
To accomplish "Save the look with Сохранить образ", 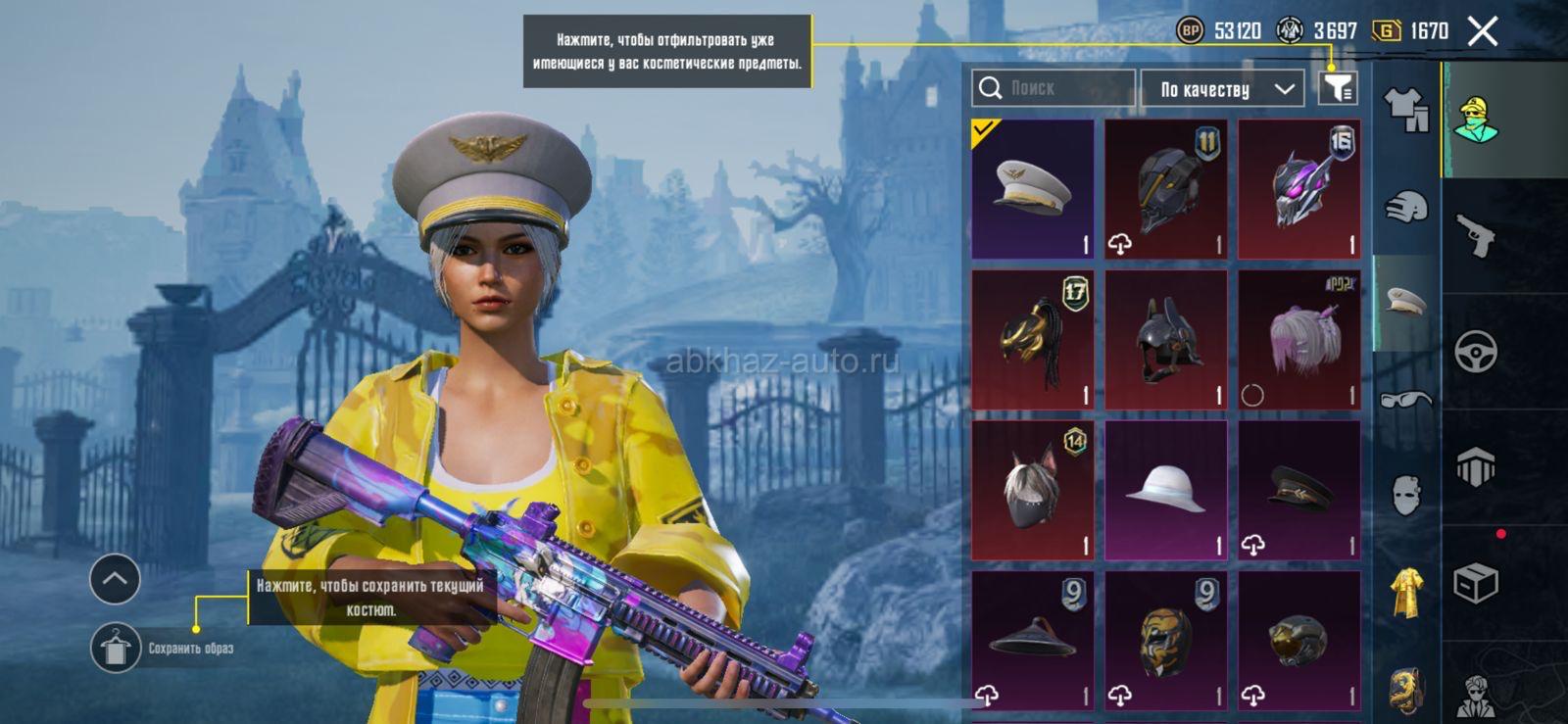I will coord(116,648).
